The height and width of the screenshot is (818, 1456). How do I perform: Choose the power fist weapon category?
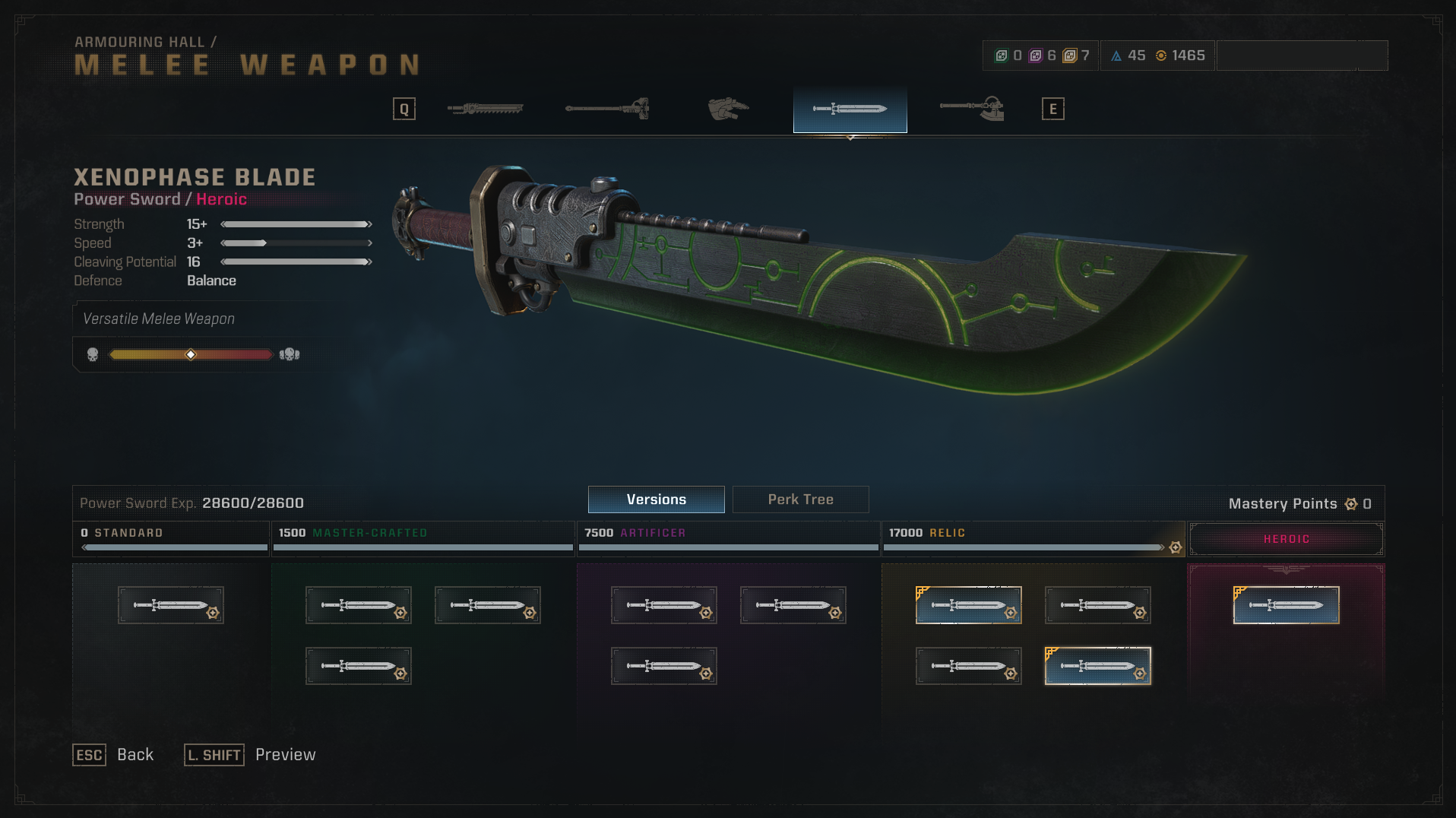point(728,109)
